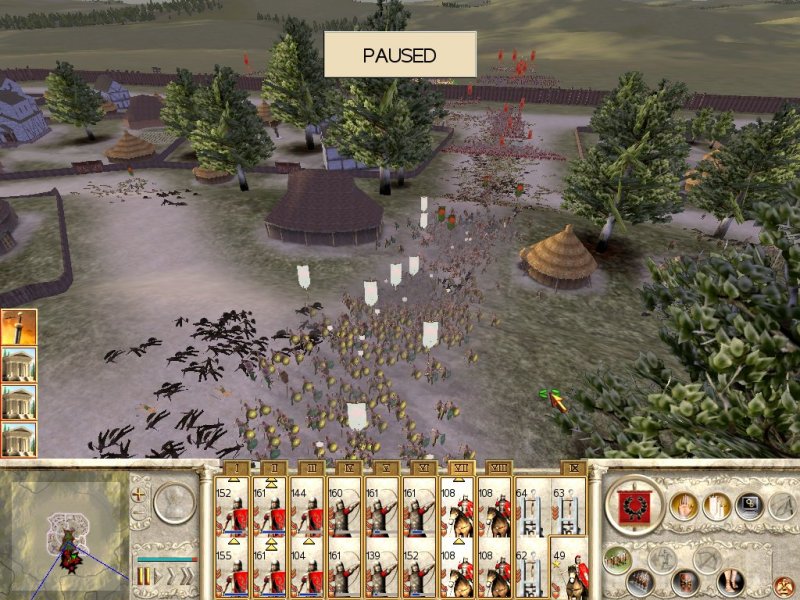
Task: Set battle speed to fastest triple arrow
Action: (186, 577)
